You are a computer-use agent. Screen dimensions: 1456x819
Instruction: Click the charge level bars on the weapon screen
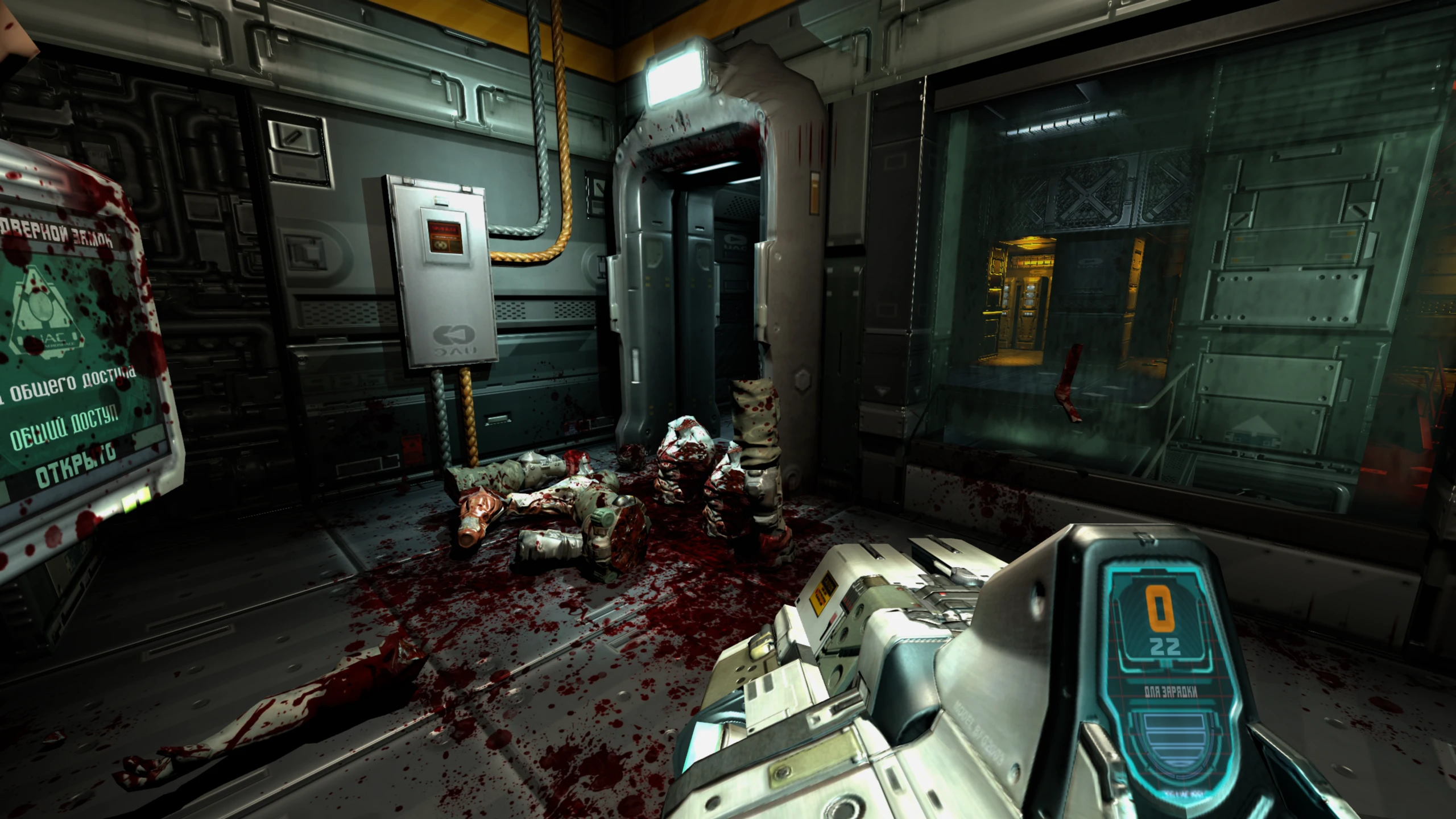[x=1174, y=737]
